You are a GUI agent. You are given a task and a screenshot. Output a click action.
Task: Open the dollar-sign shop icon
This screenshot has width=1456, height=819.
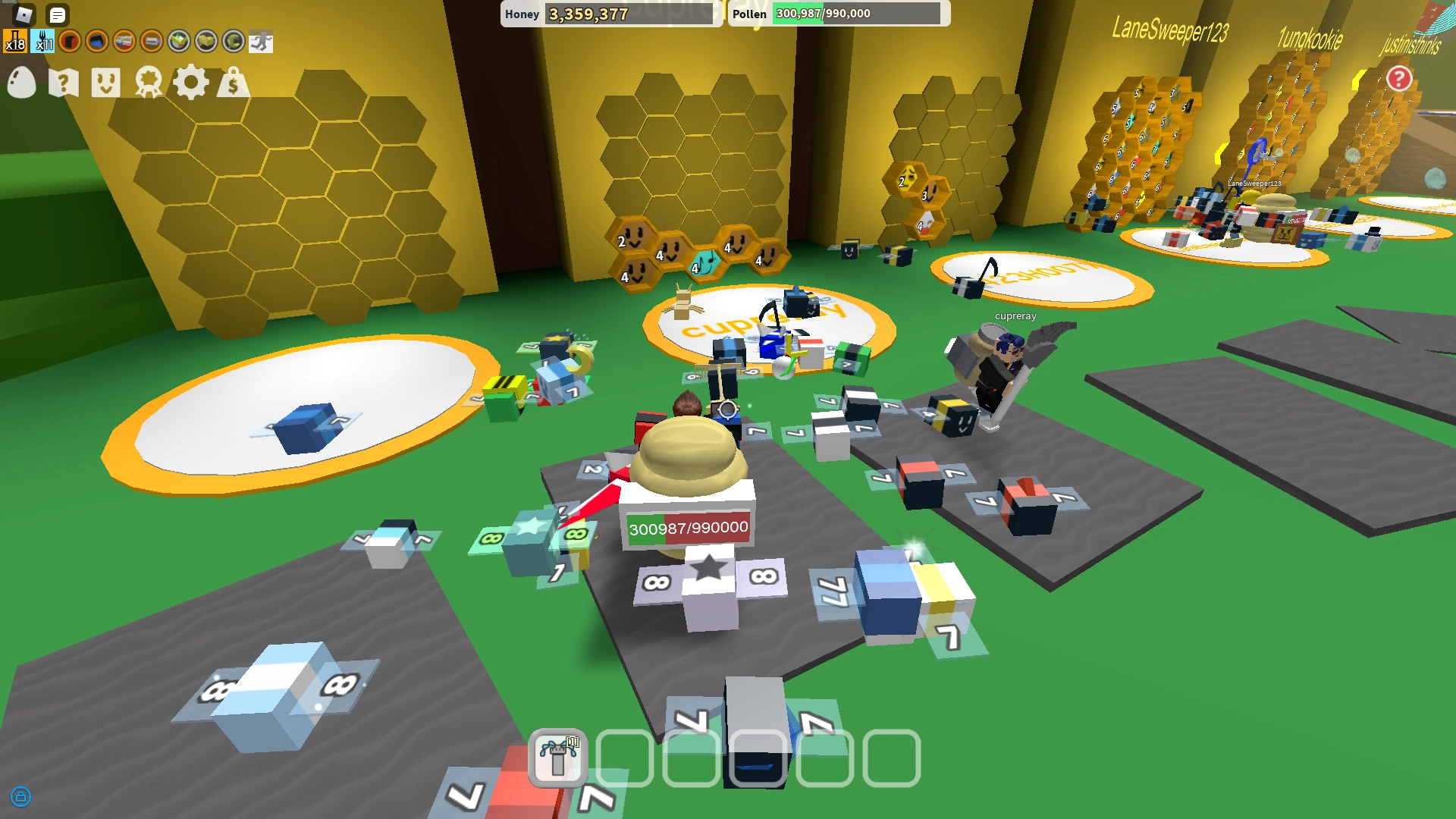click(x=234, y=82)
